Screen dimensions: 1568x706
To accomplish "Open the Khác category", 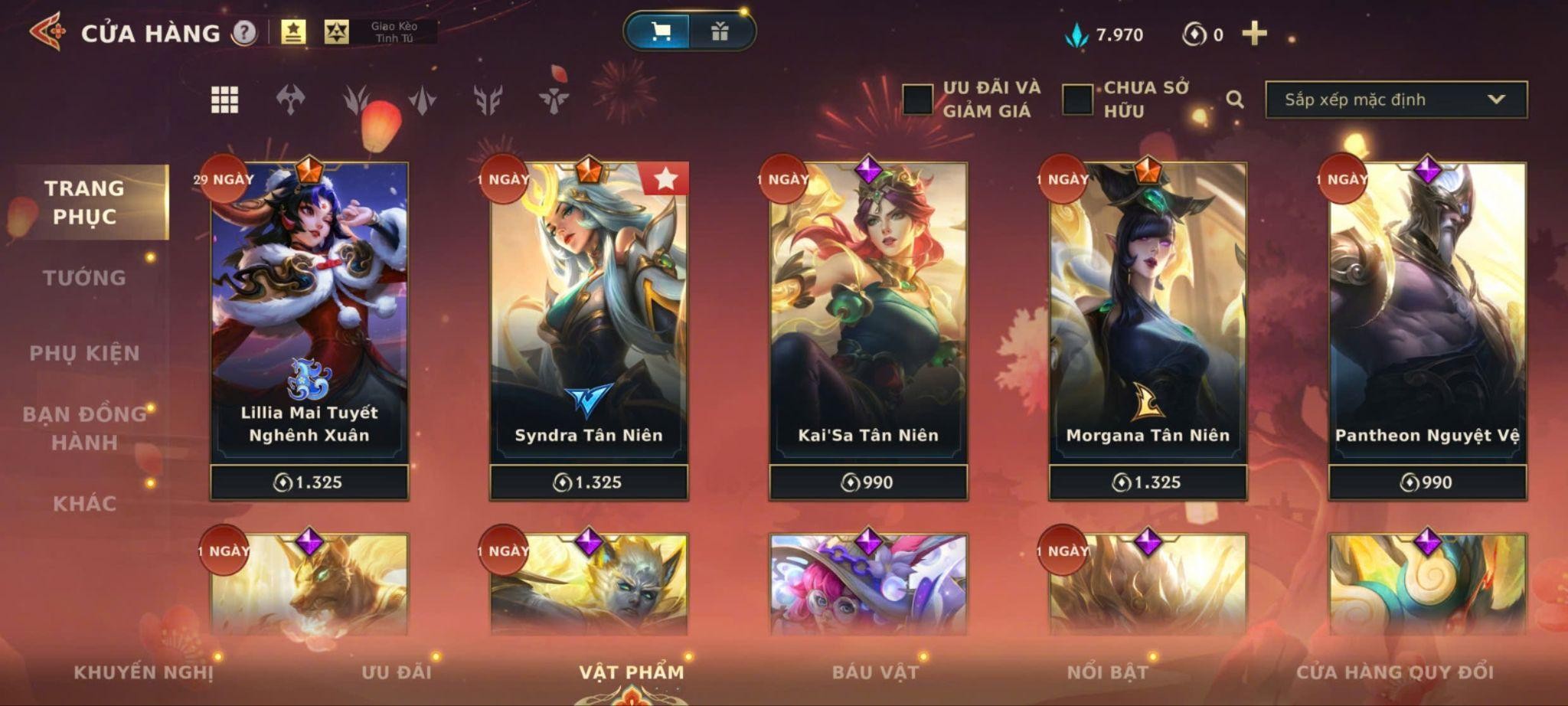I will click(x=84, y=503).
